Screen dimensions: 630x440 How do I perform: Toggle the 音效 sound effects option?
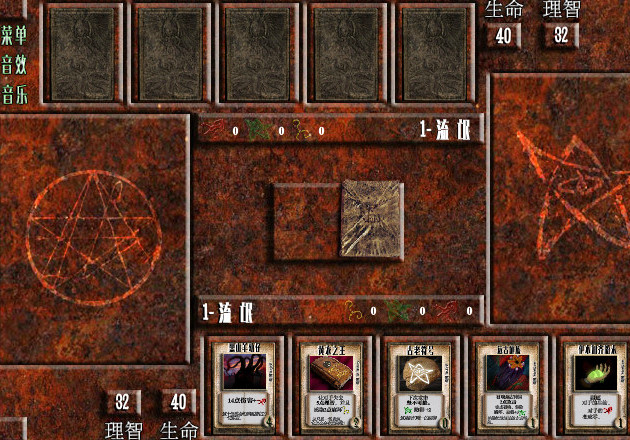(14, 66)
